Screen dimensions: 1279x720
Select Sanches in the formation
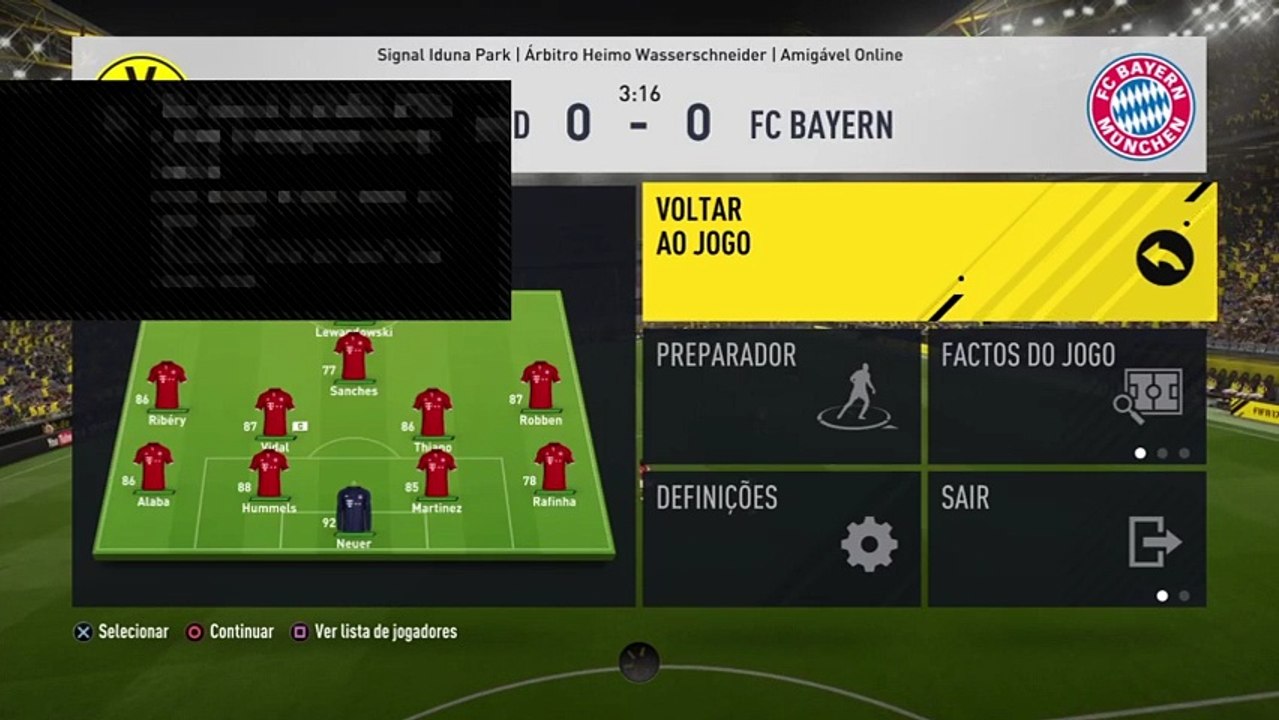(x=353, y=357)
